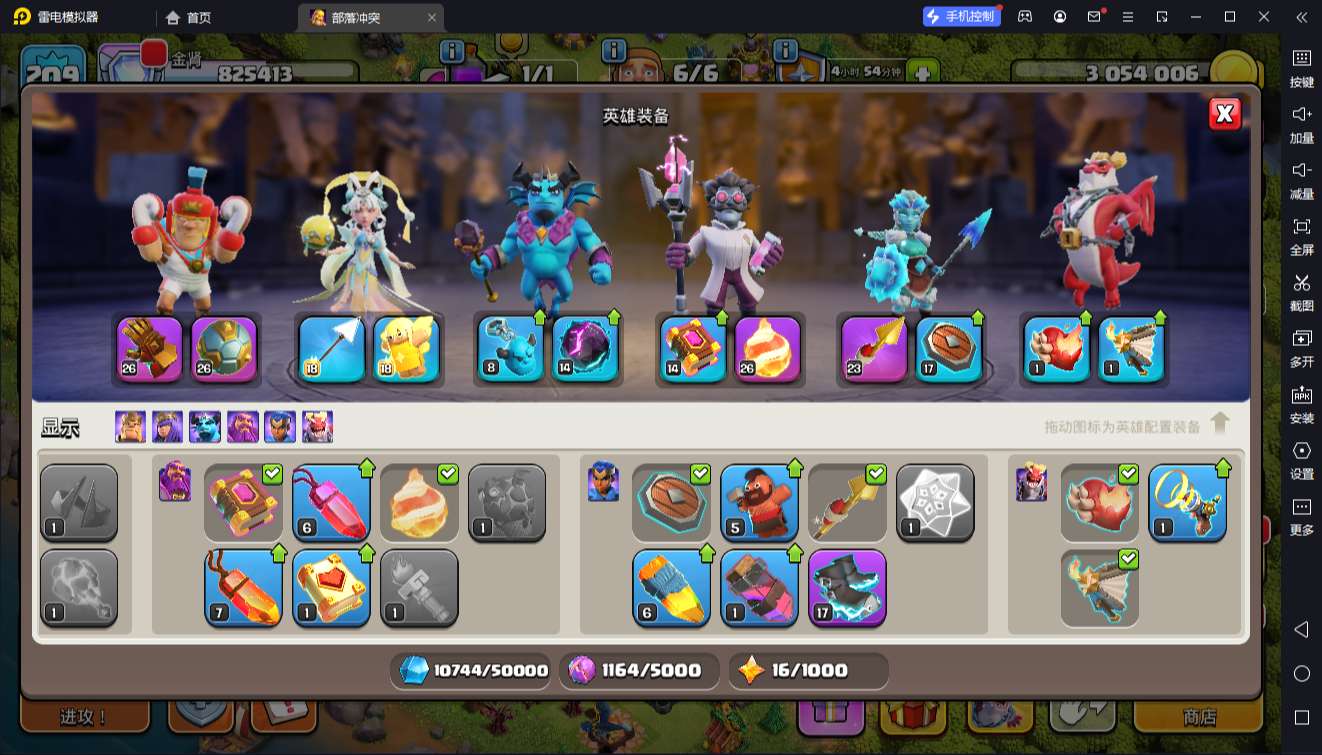Image resolution: width=1322 pixels, height=755 pixels.
Task: Choose the equipped rocket spear at level 23
Action: tap(874, 349)
